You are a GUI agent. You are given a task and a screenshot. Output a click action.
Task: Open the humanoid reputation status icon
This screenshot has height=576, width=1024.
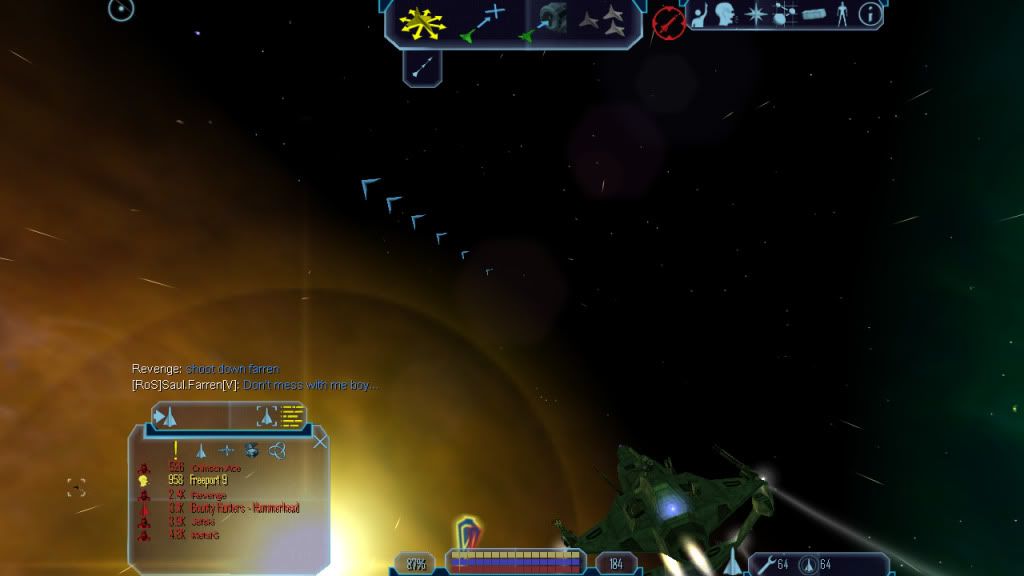point(842,15)
